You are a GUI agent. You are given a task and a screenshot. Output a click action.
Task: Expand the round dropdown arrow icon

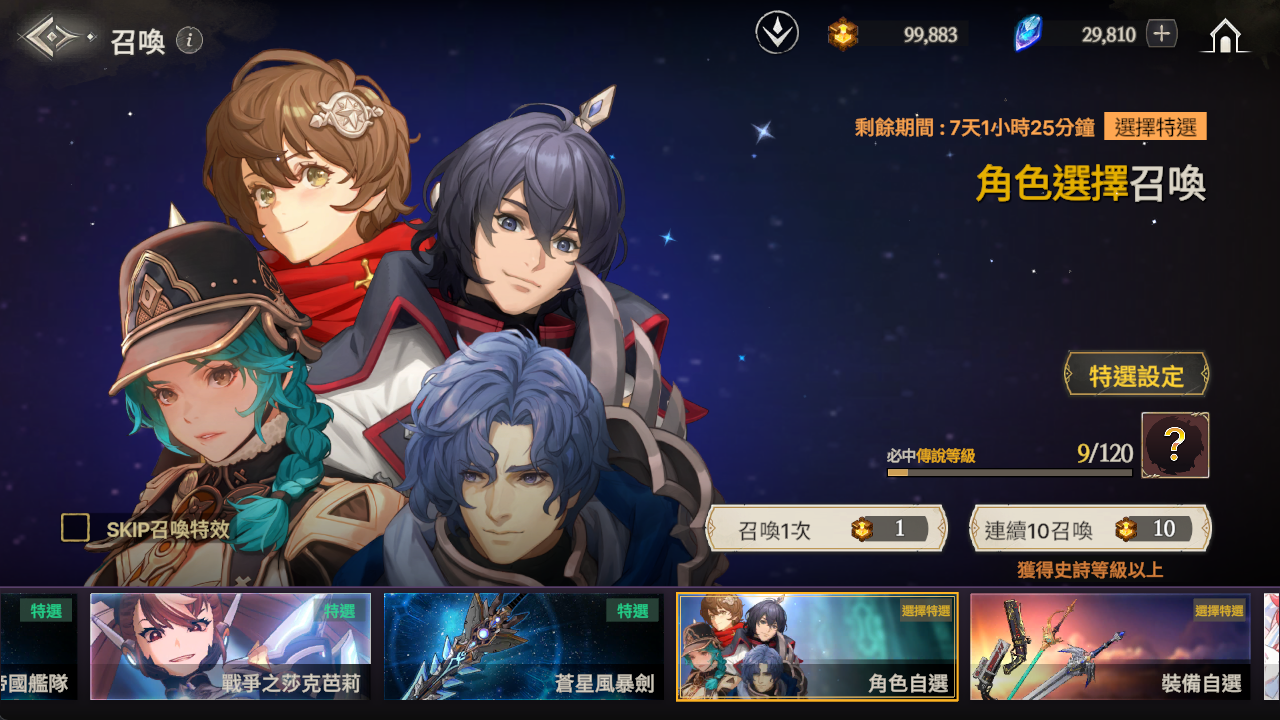click(777, 34)
